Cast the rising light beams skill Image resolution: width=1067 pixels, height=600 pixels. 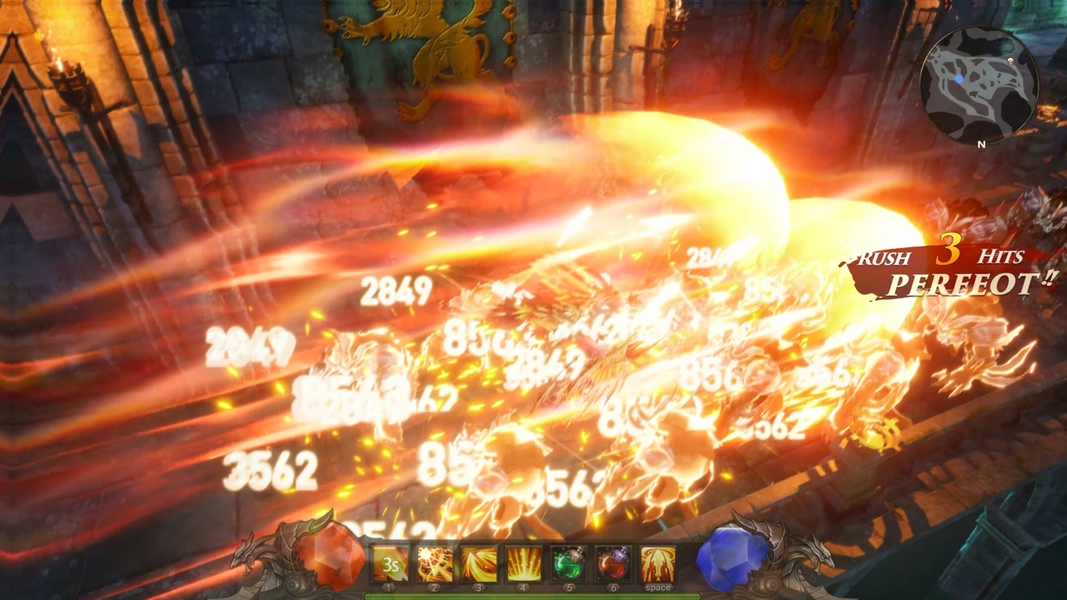524,564
